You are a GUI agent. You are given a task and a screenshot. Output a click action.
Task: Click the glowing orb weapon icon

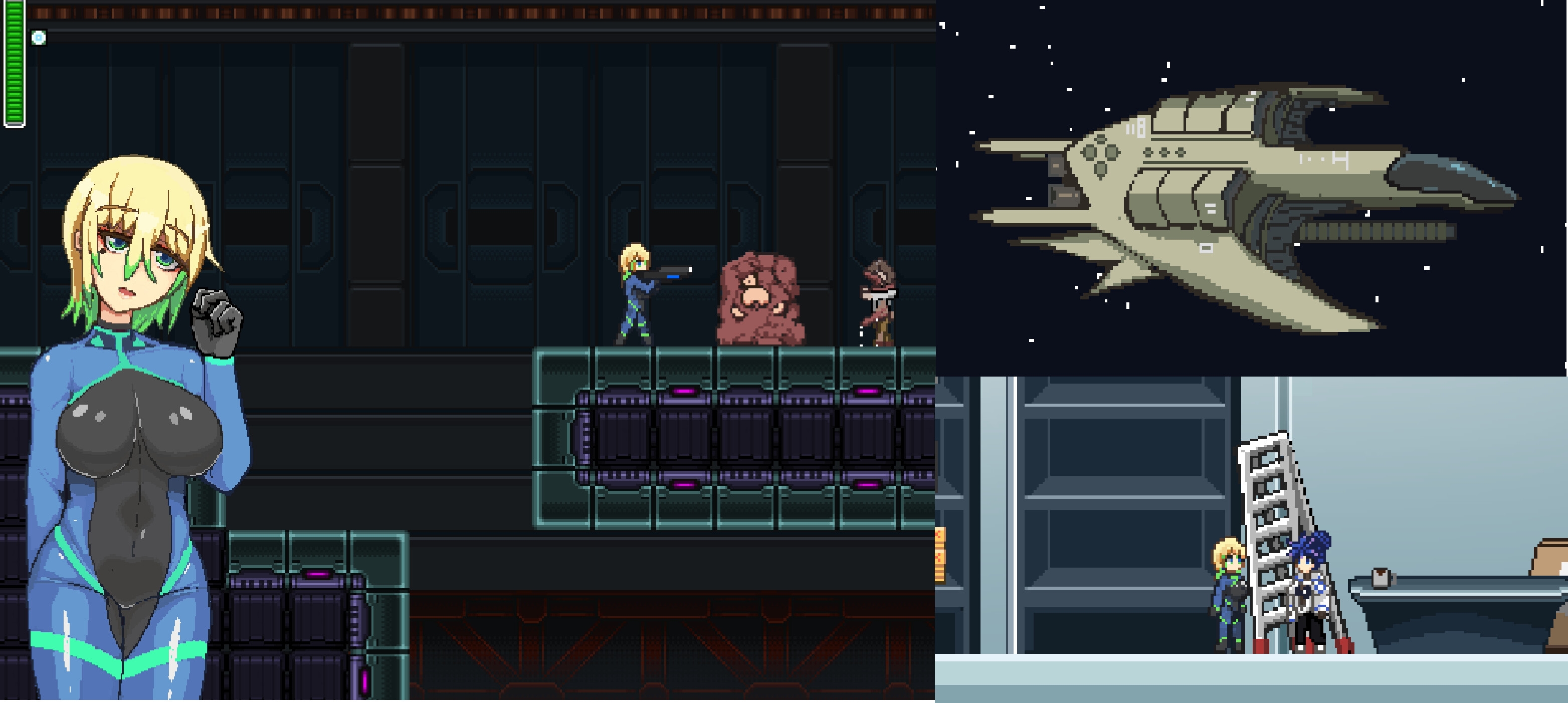(38, 38)
